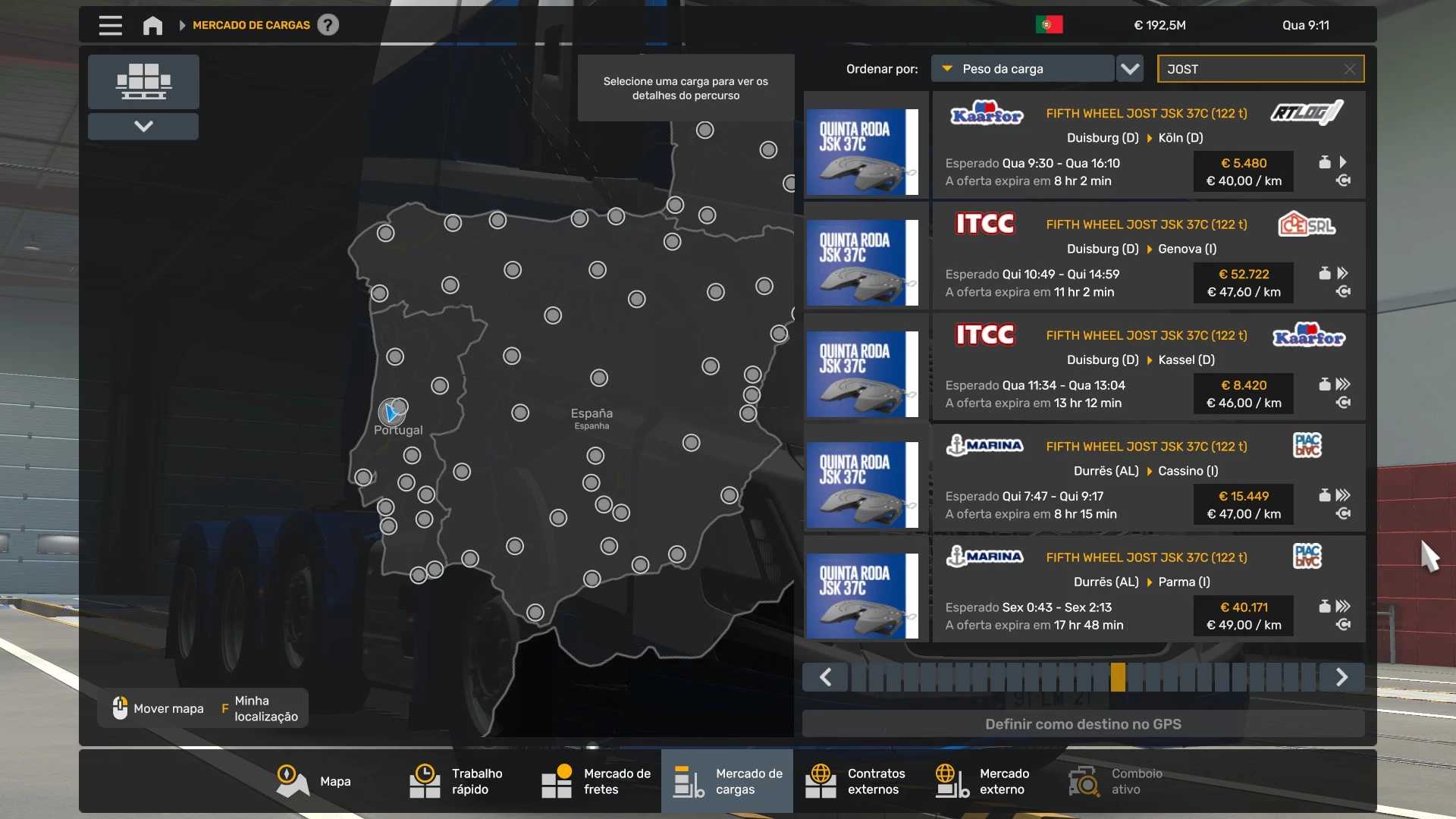Image resolution: width=1456 pixels, height=819 pixels.
Task: Select the Duisburg to Köln cargo offer
Action: pyautogui.click(x=1148, y=146)
